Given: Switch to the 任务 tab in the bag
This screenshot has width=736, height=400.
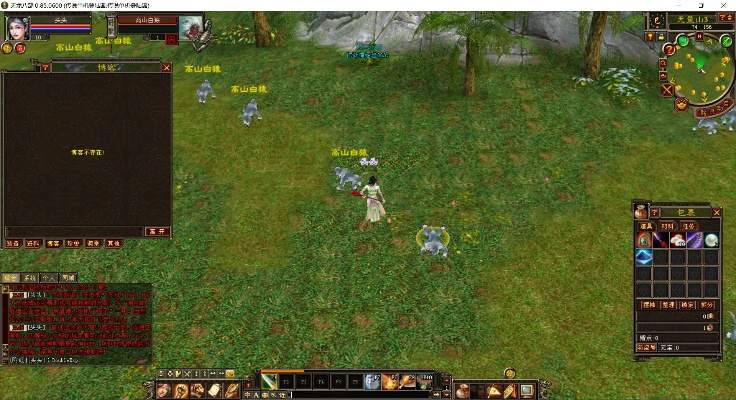Looking at the screenshot, I should [x=689, y=226].
